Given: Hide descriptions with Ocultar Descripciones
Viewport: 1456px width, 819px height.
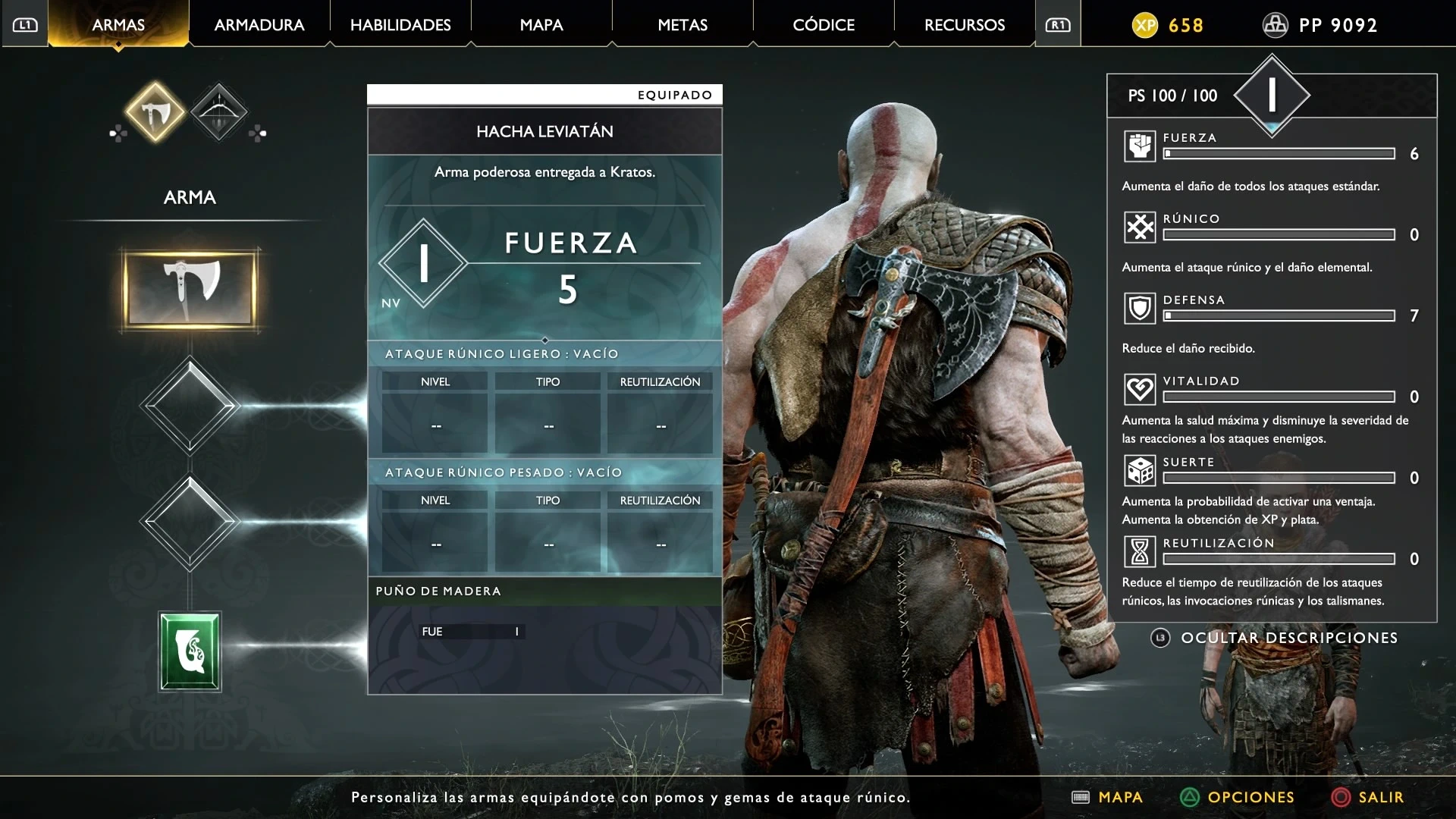Looking at the screenshot, I should [1288, 638].
